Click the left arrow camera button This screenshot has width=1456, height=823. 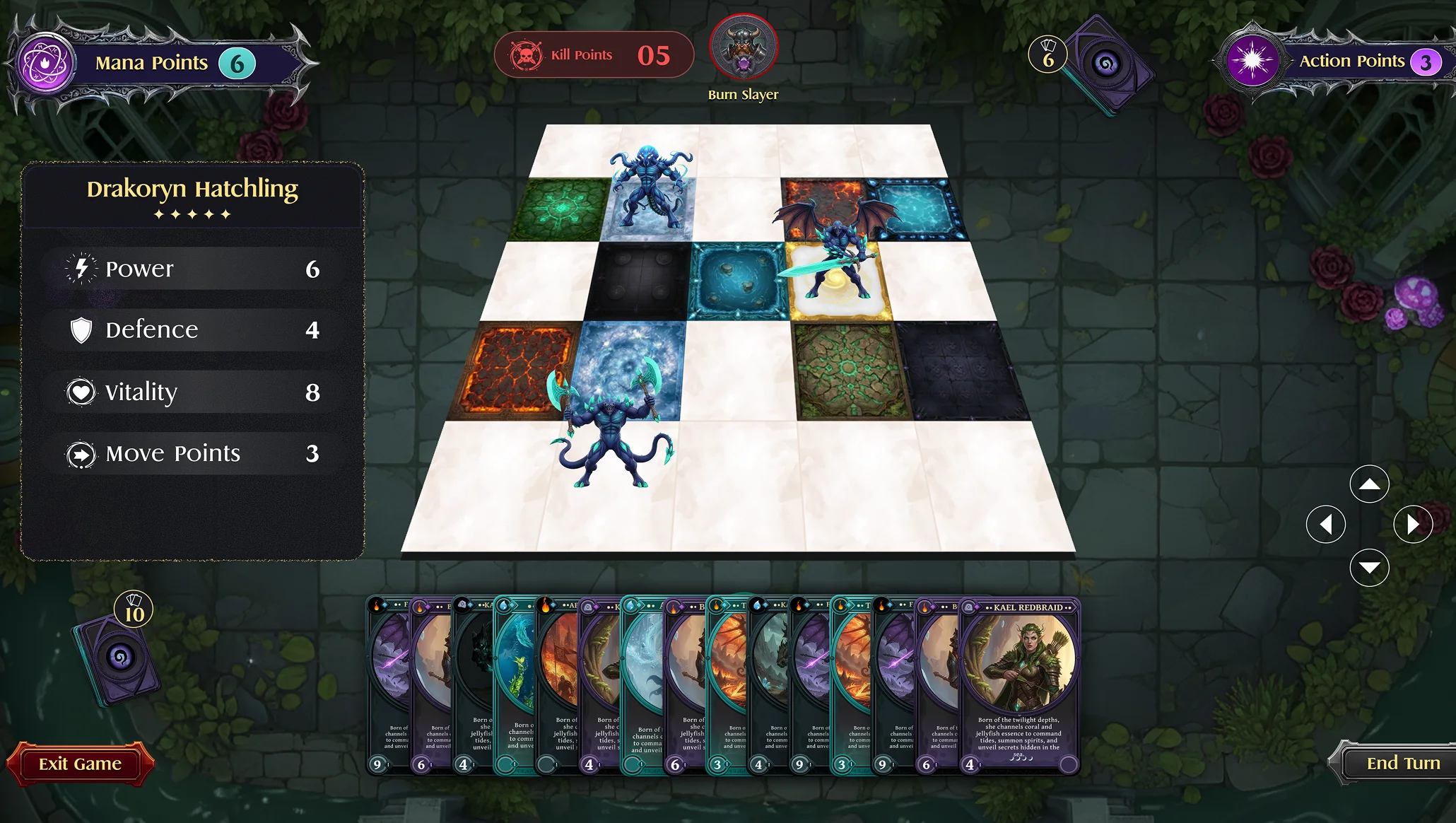(x=1325, y=525)
